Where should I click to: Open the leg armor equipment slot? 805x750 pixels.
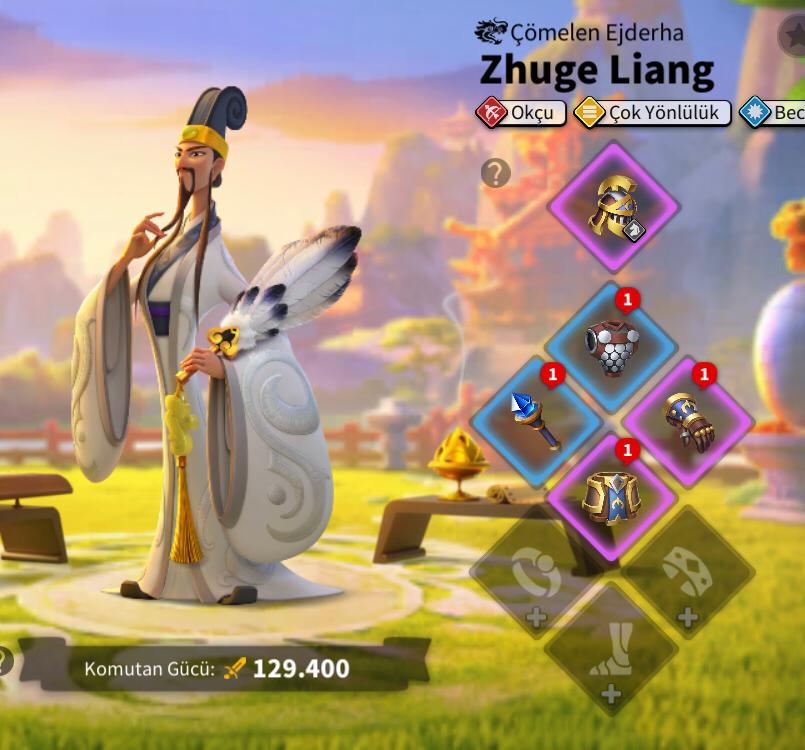coord(611,497)
